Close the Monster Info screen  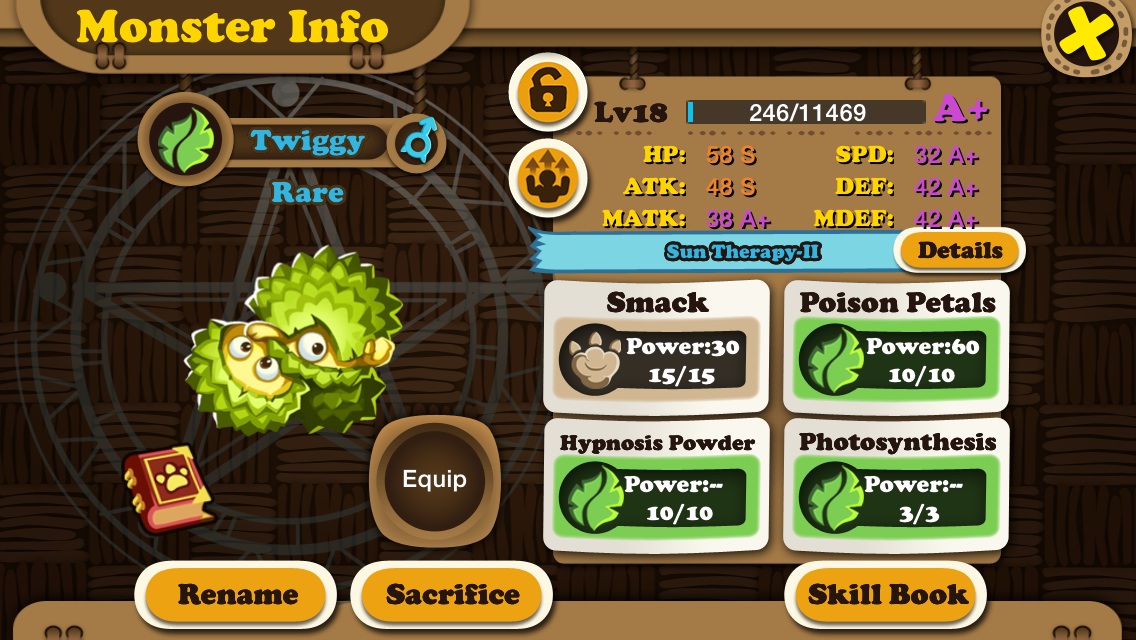[1087, 38]
